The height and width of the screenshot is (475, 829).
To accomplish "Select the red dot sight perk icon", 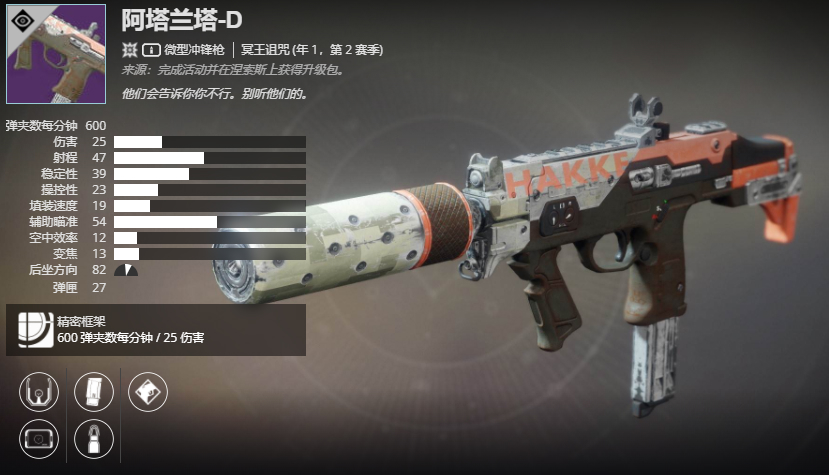I will [x=39, y=438].
